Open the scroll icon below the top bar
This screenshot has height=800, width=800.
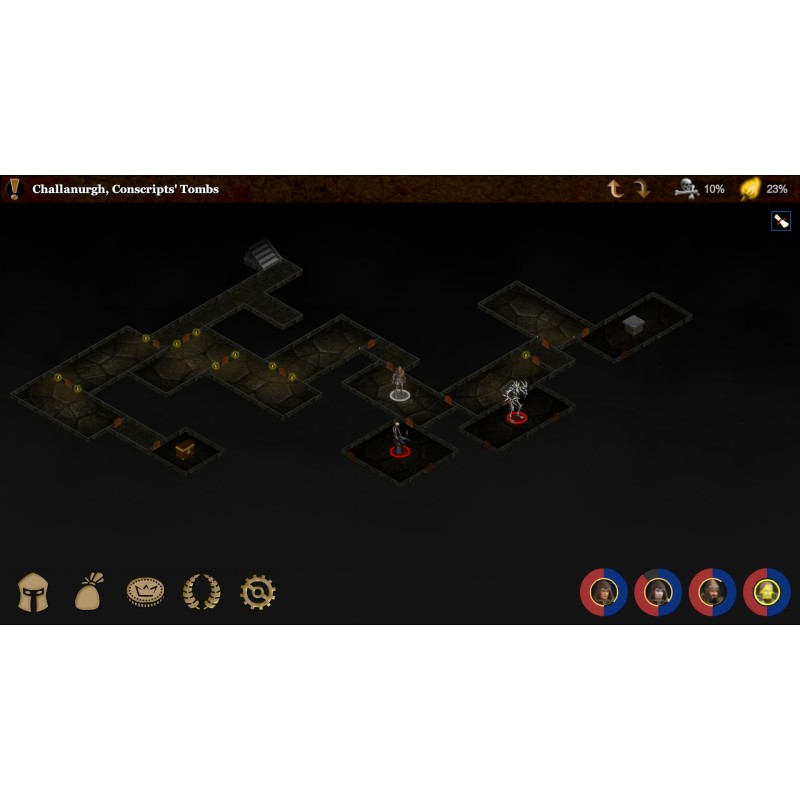pos(781,221)
